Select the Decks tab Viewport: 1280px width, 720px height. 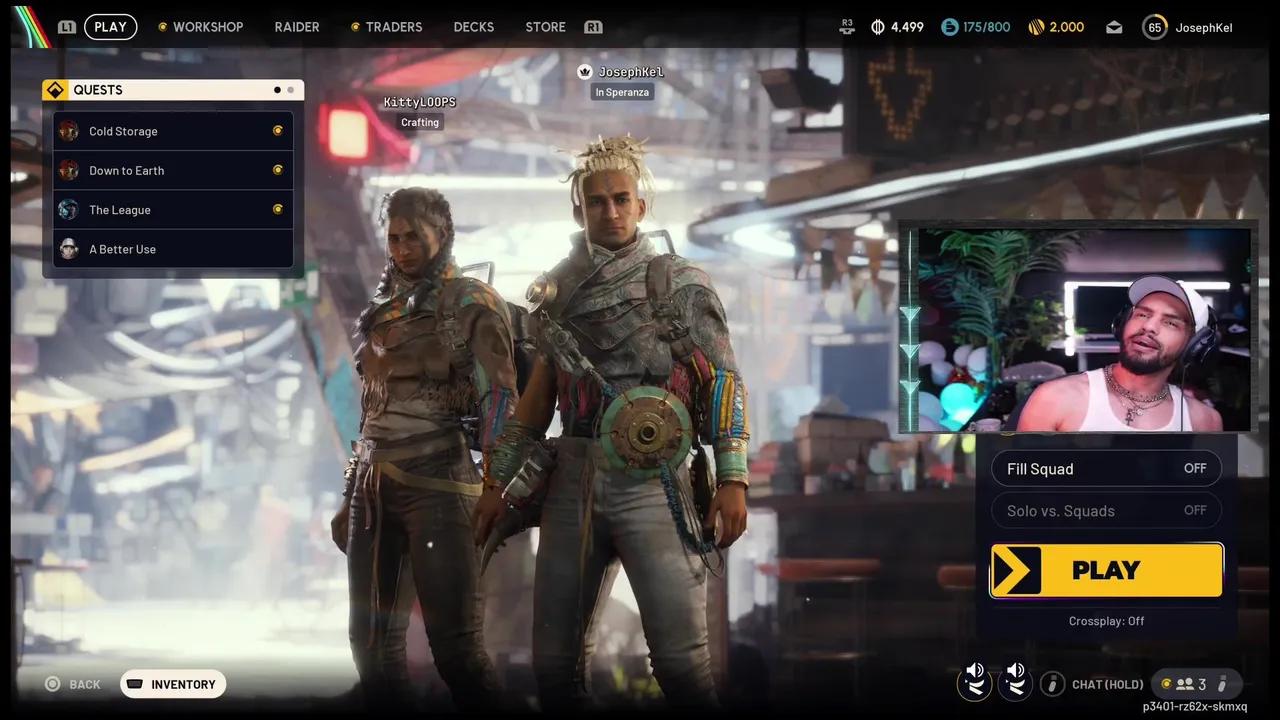coord(473,27)
